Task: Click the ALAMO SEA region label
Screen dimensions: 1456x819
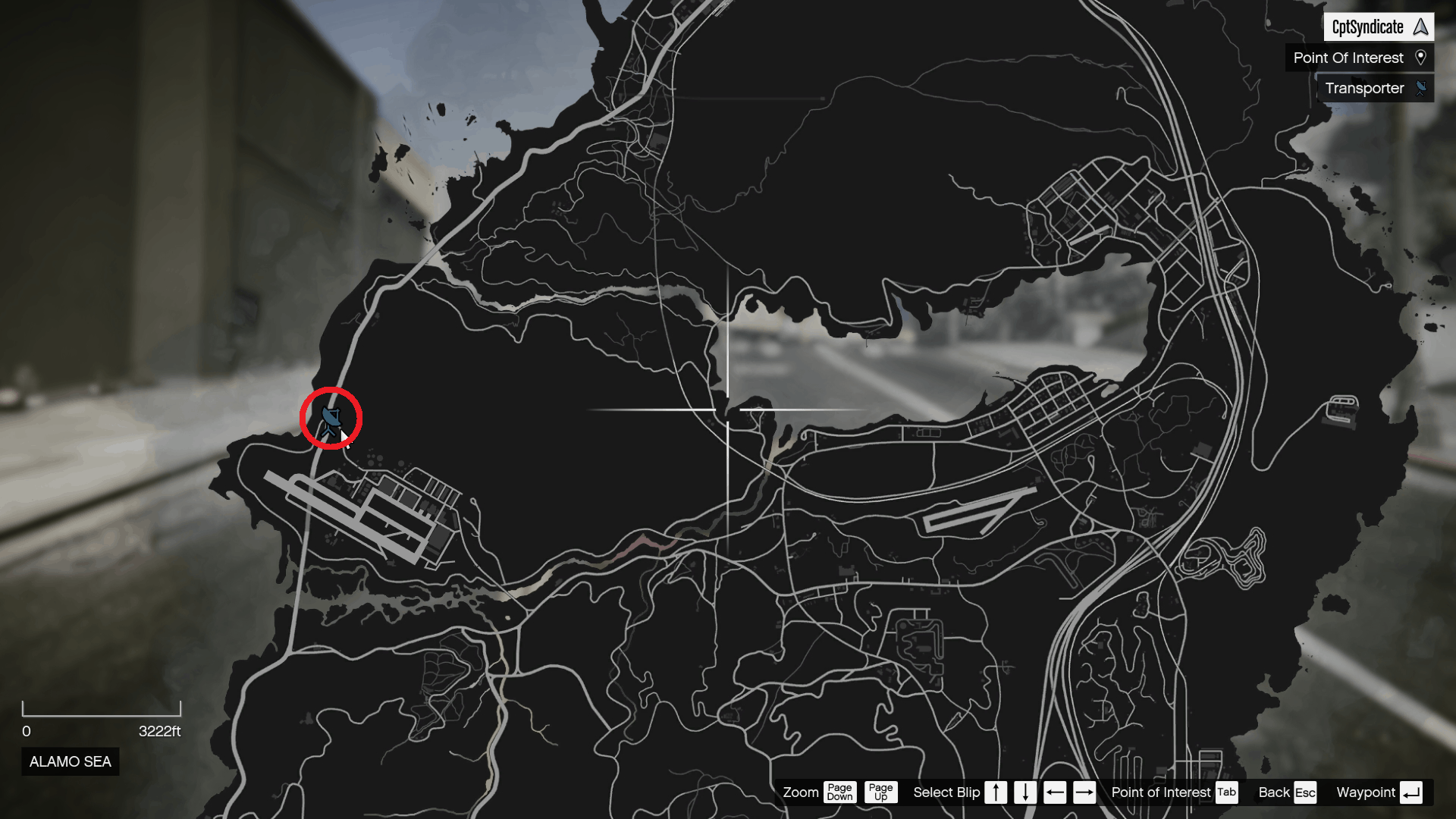Action: click(69, 761)
